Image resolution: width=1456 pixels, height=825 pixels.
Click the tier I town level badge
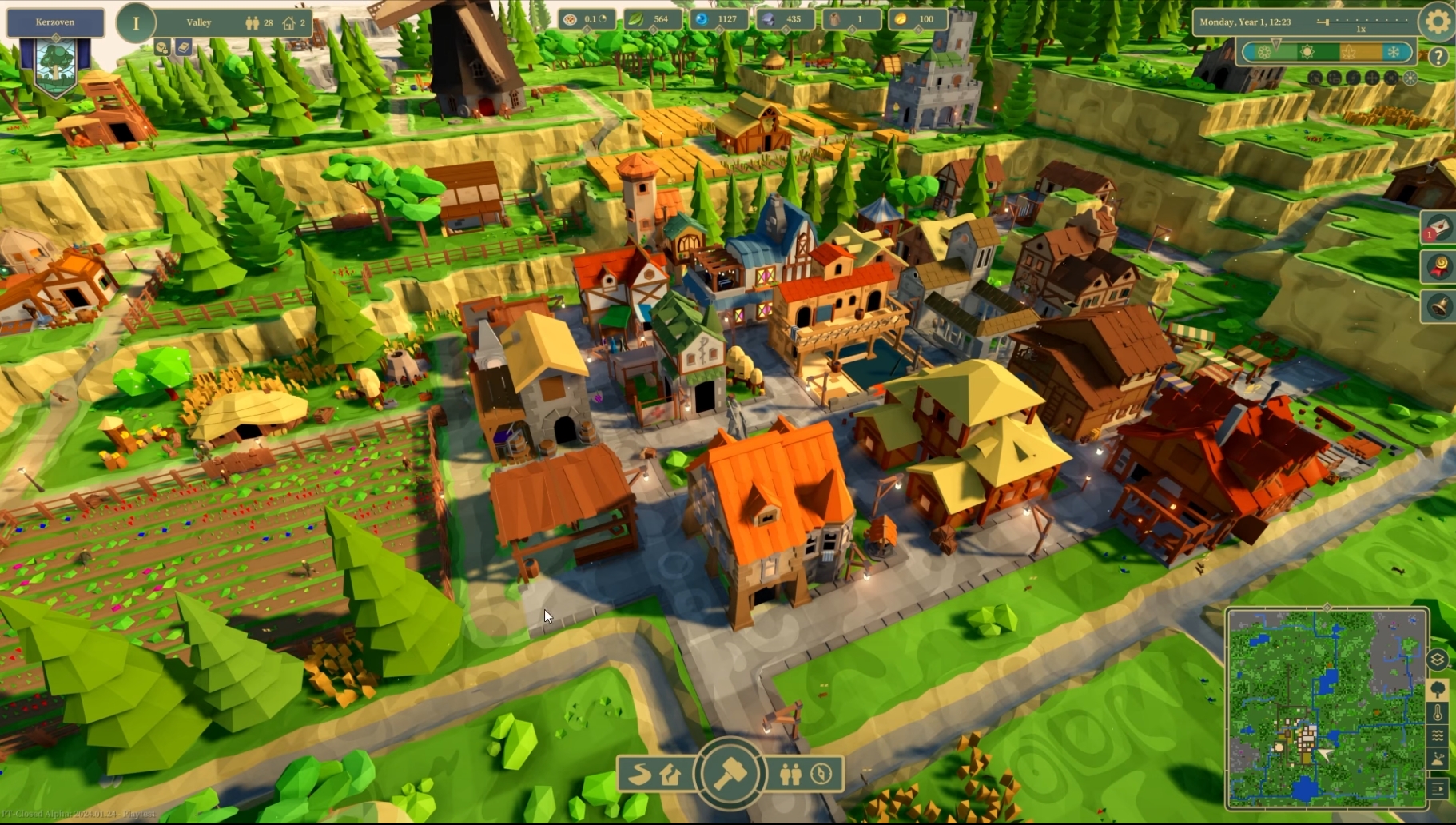tap(136, 23)
